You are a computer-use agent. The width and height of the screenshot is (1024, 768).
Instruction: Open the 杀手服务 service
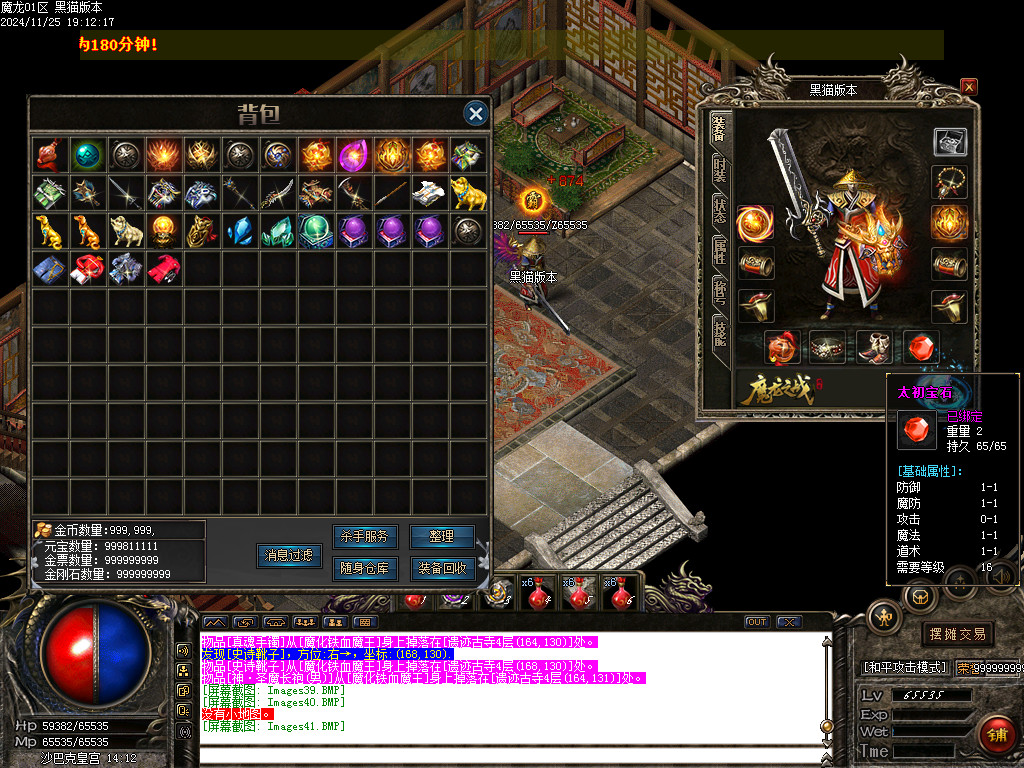click(x=366, y=537)
